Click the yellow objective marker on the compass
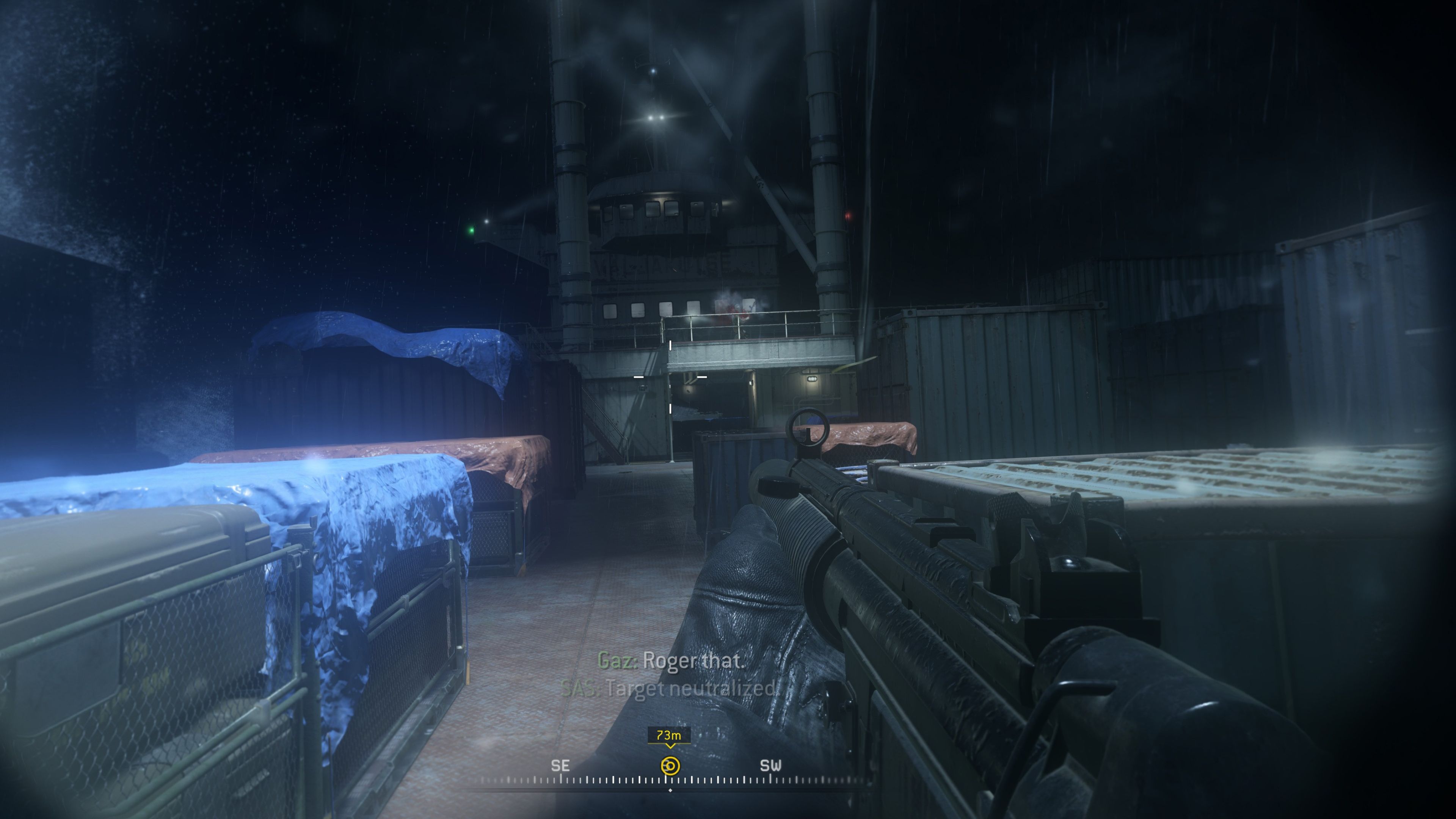The image size is (1456, 819). coord(670,765)
